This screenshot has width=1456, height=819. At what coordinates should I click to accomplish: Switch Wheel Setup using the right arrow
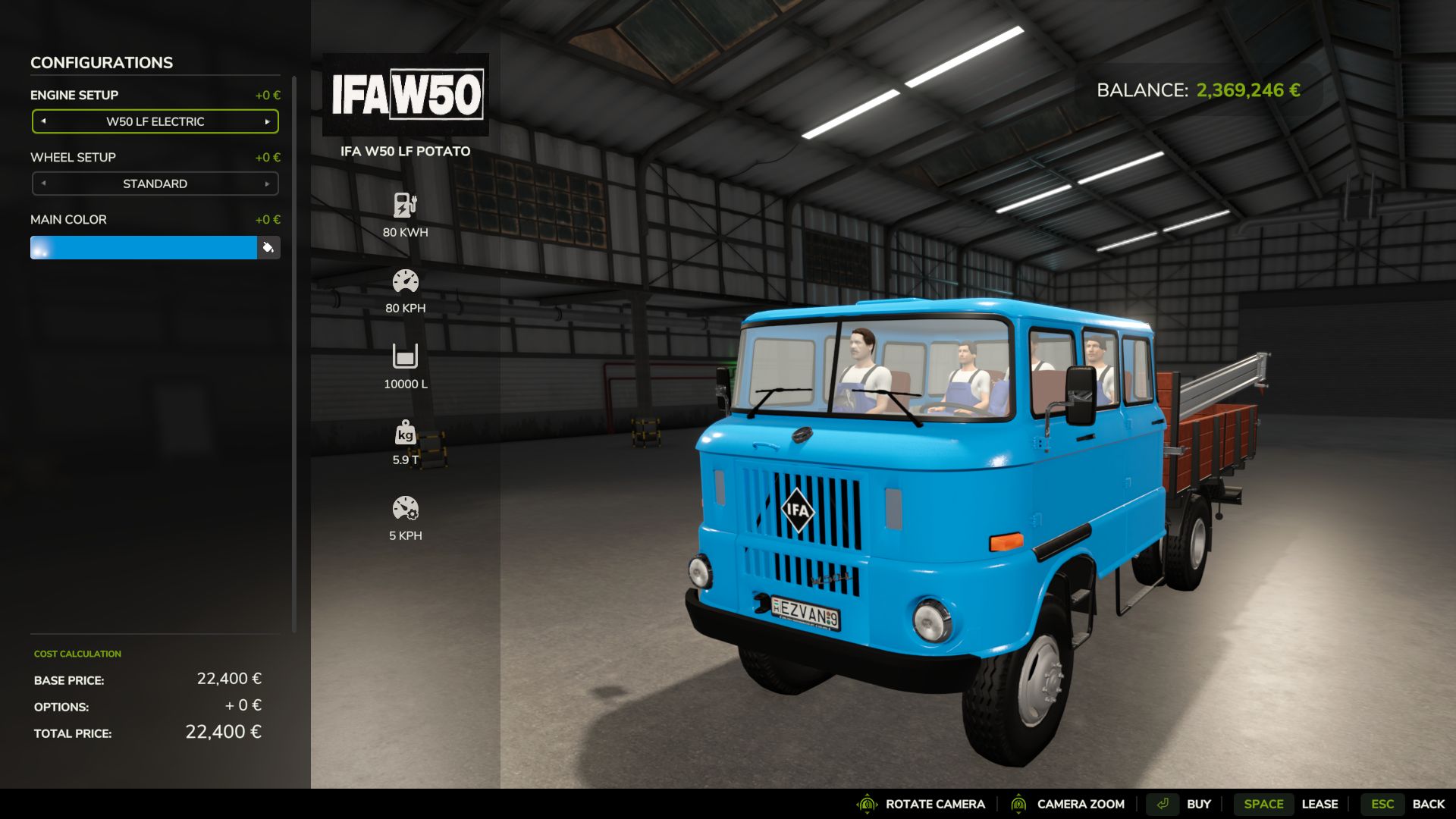coord(267,183)
